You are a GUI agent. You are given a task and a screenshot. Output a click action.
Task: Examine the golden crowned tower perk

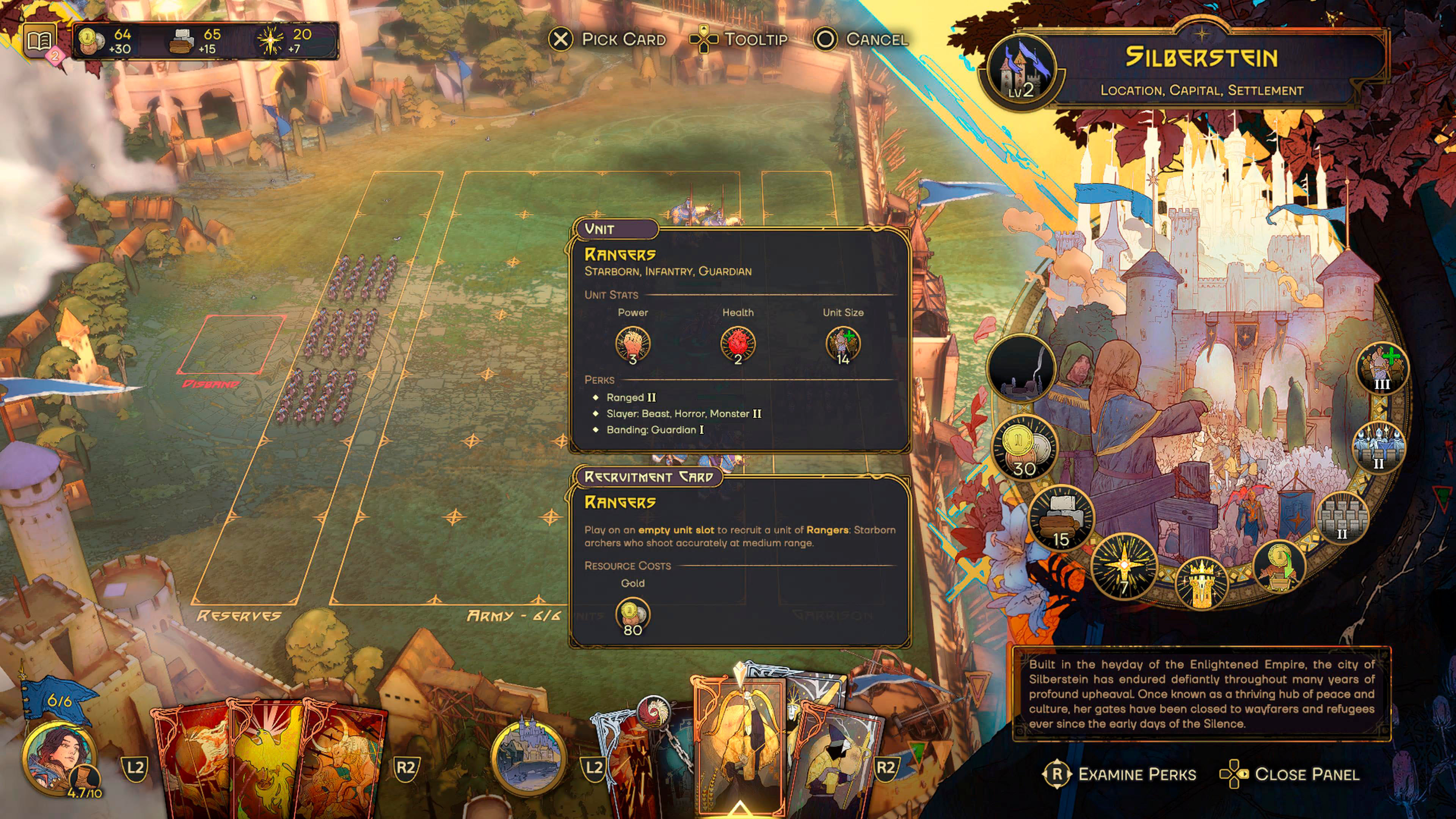[1202, 582]
